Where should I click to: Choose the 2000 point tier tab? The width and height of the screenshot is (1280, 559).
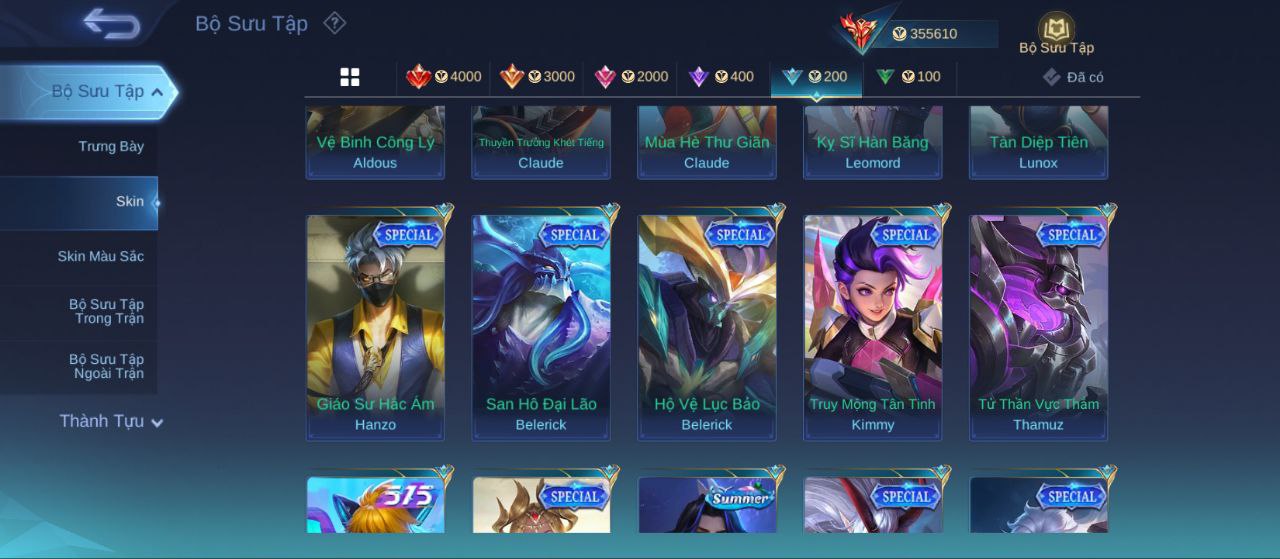coord(631,77)
